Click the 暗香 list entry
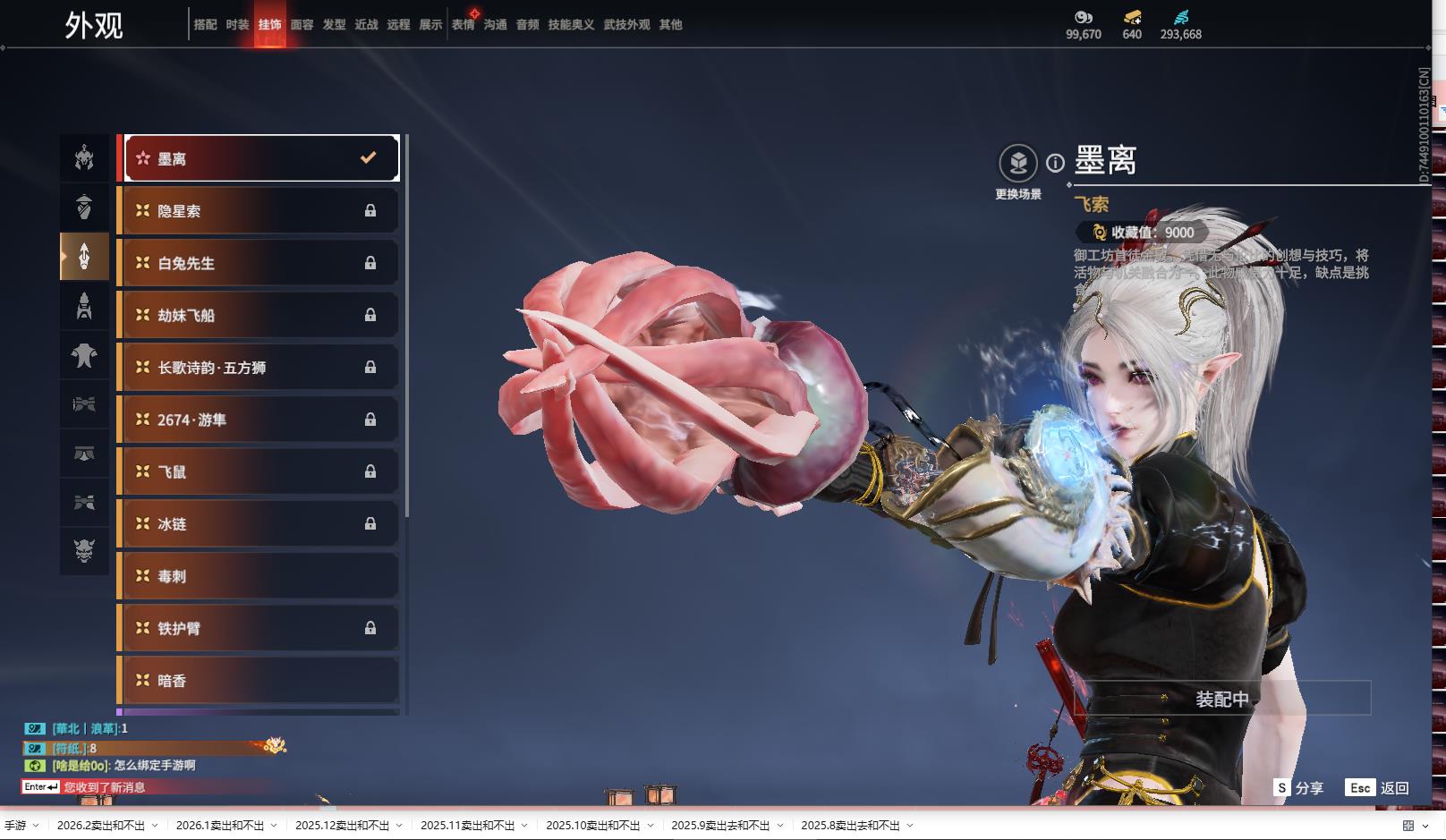 coord(259,681)
